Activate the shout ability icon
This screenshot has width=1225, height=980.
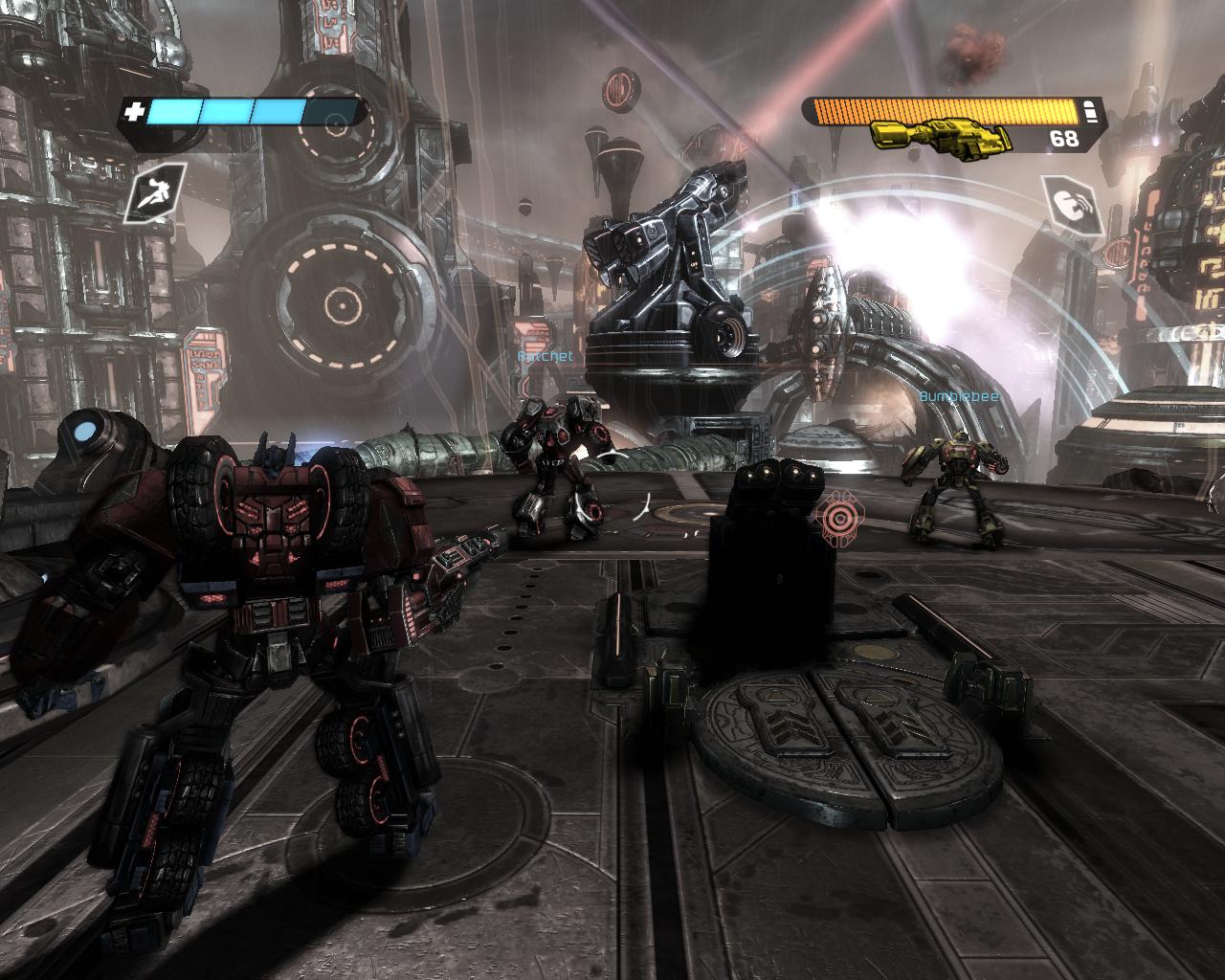pyautogui.click(x=1069, y=205)
